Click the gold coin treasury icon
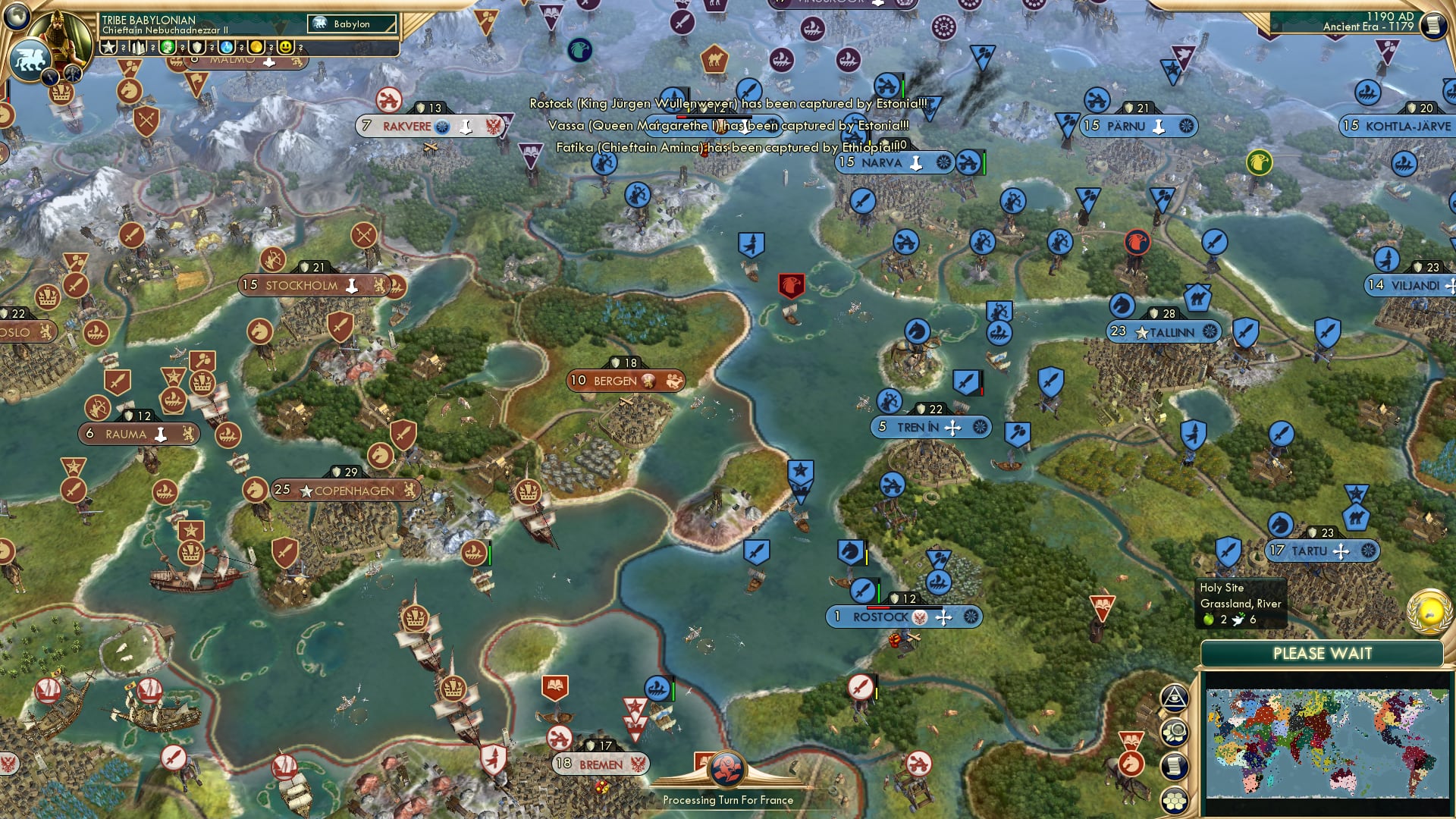This screenshot has height=819, width=1456. (256, 48)
